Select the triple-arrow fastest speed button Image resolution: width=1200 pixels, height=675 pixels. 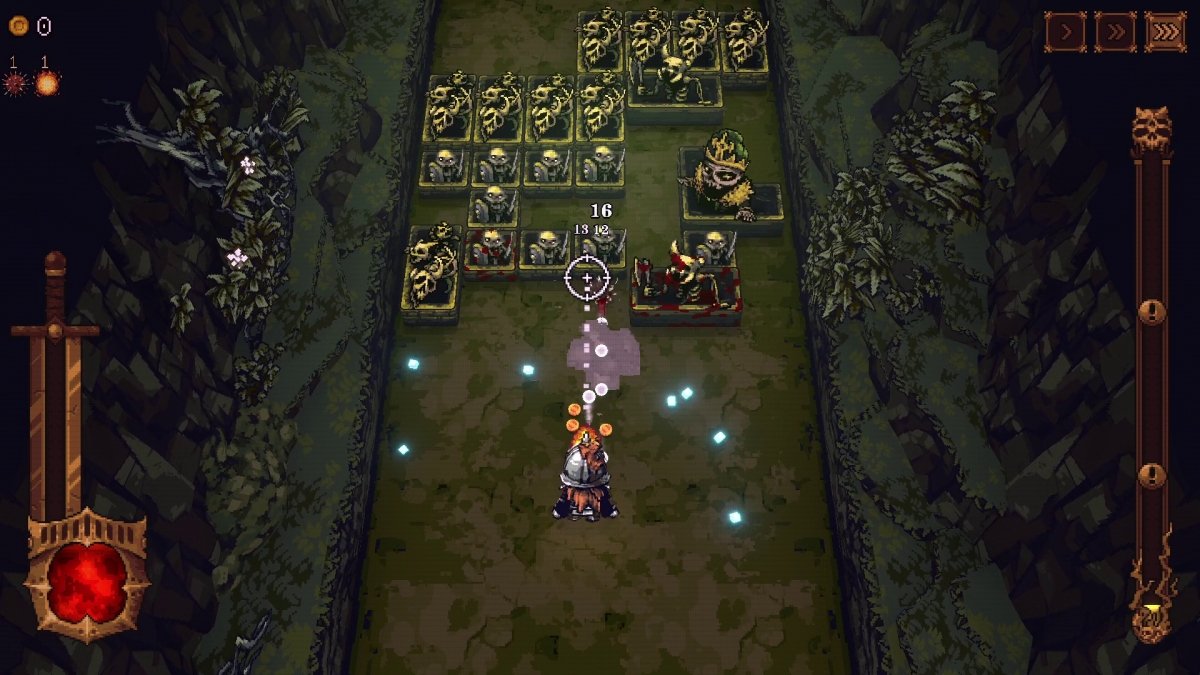(1165, 32)
